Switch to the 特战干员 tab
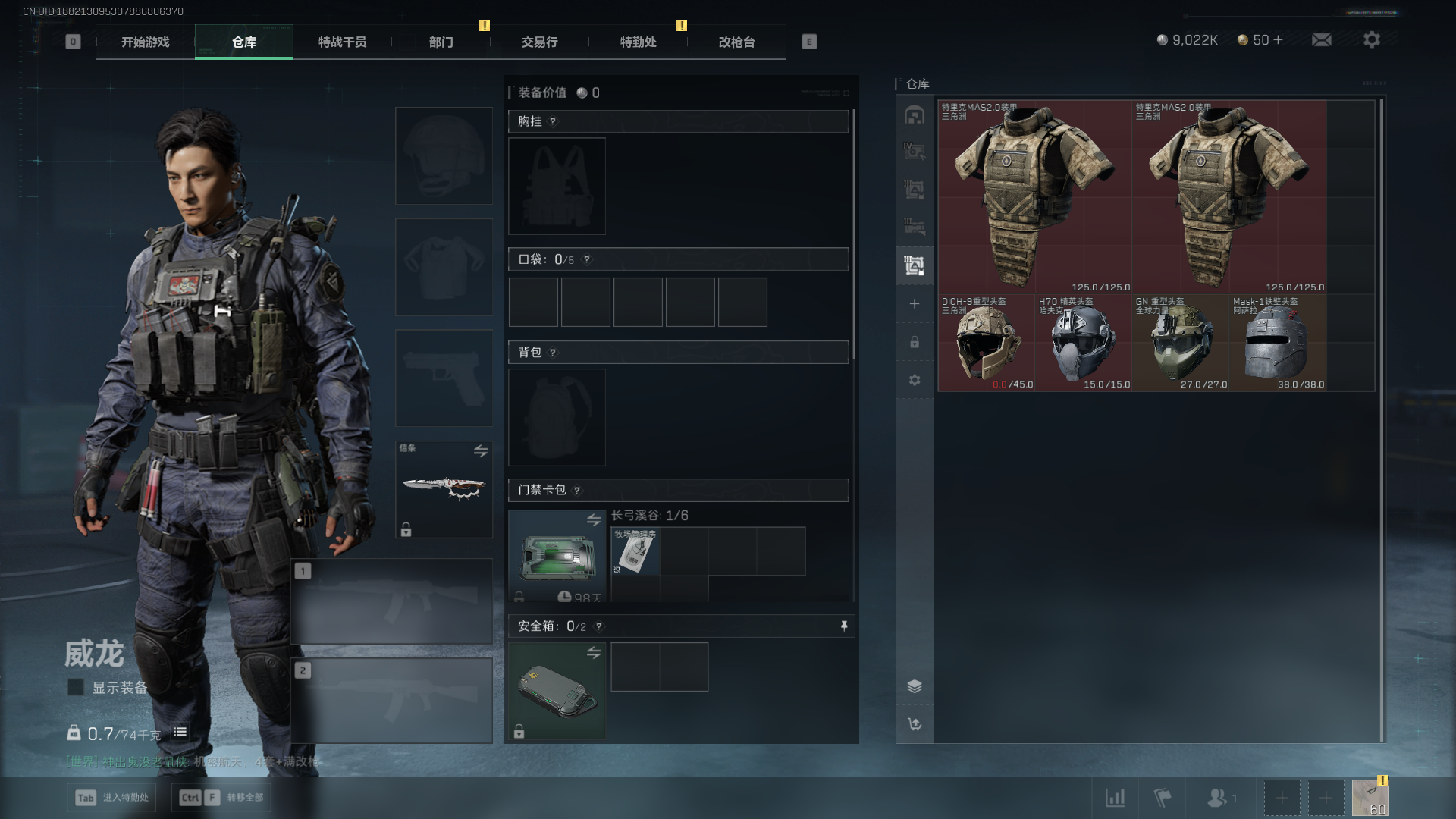The image size is (1456, 819). (342, 42)
